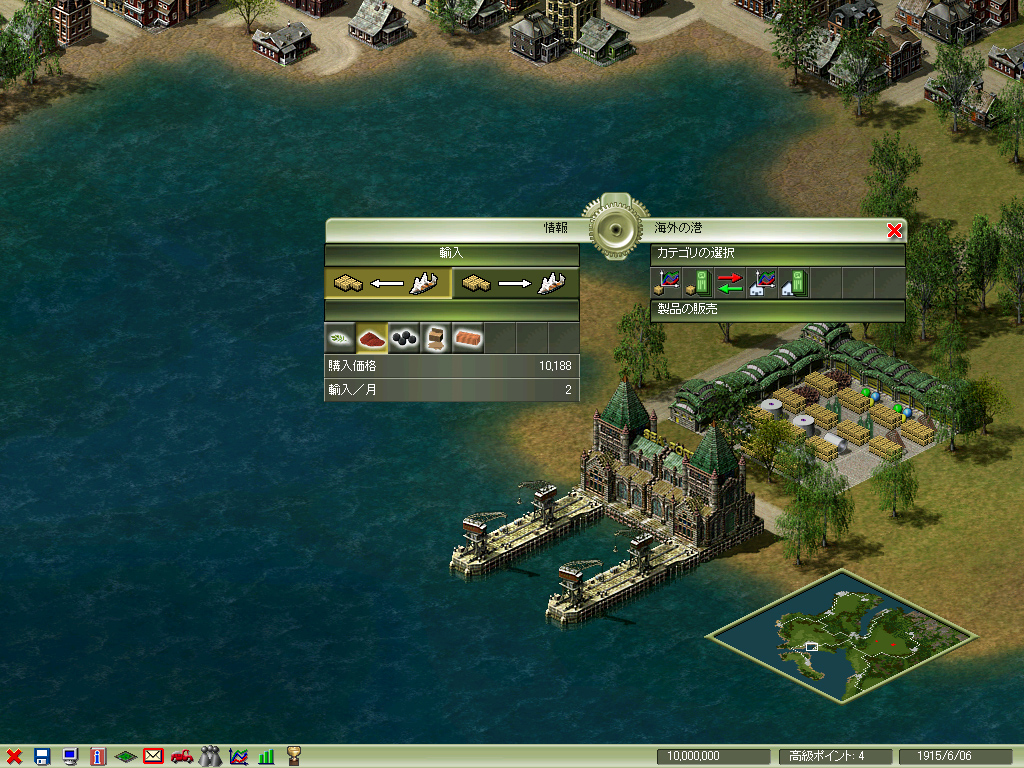Pick the wooden boards goods icon
Image resolution: width=1024 pixels, height=768 pixels.
click(x=436, y=338)
